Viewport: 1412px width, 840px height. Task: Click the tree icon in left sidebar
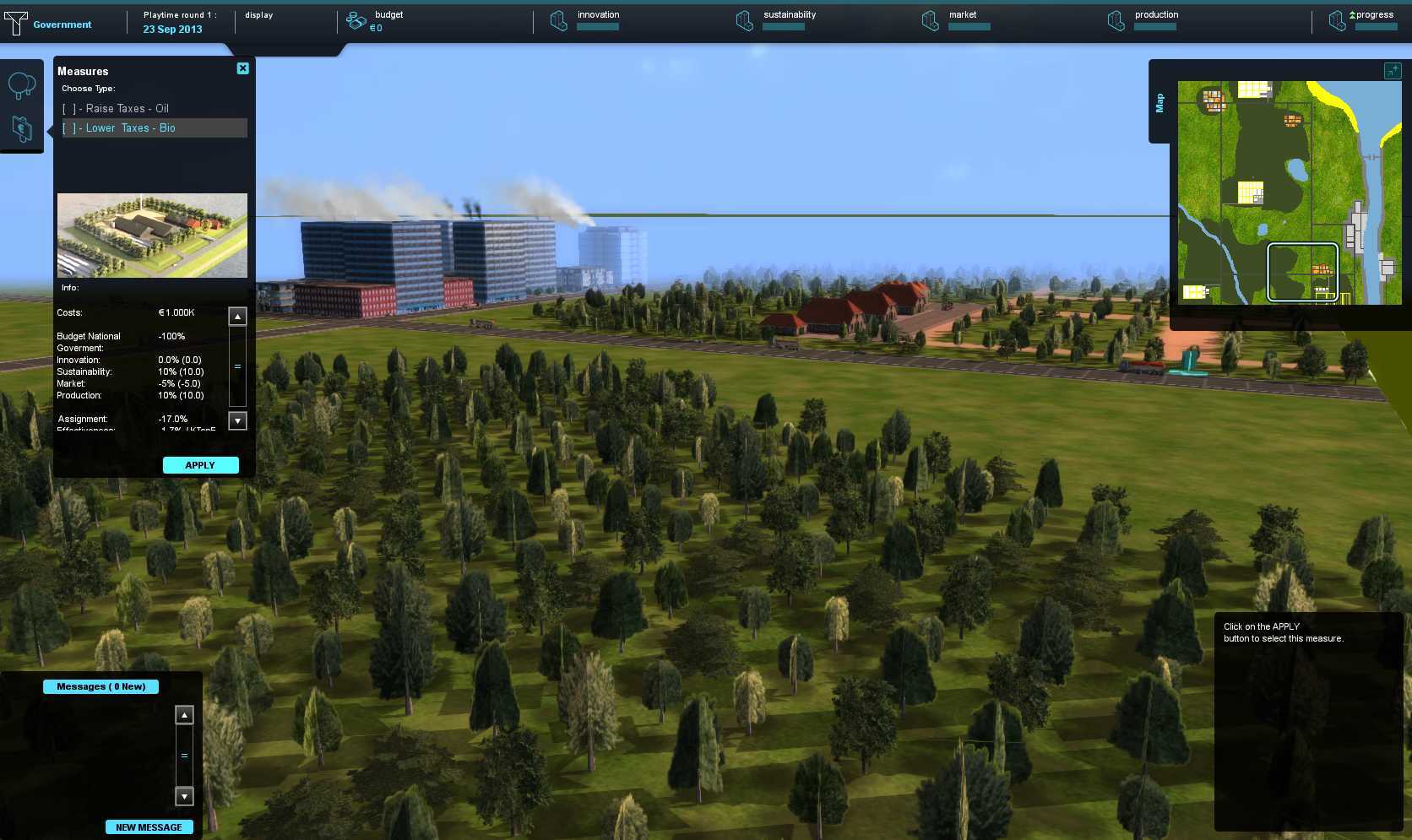(21, 84)
